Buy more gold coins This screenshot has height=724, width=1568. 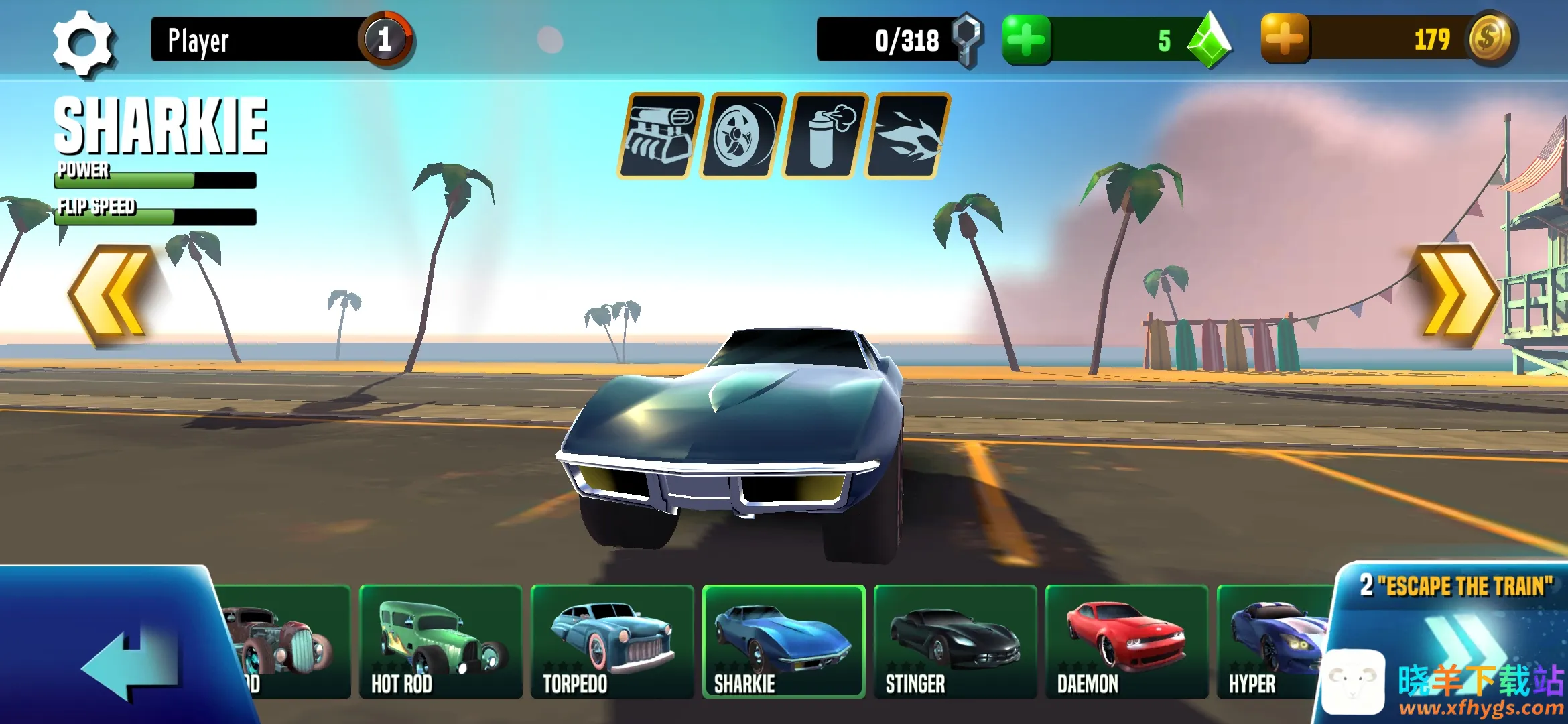pos(1285,40)
